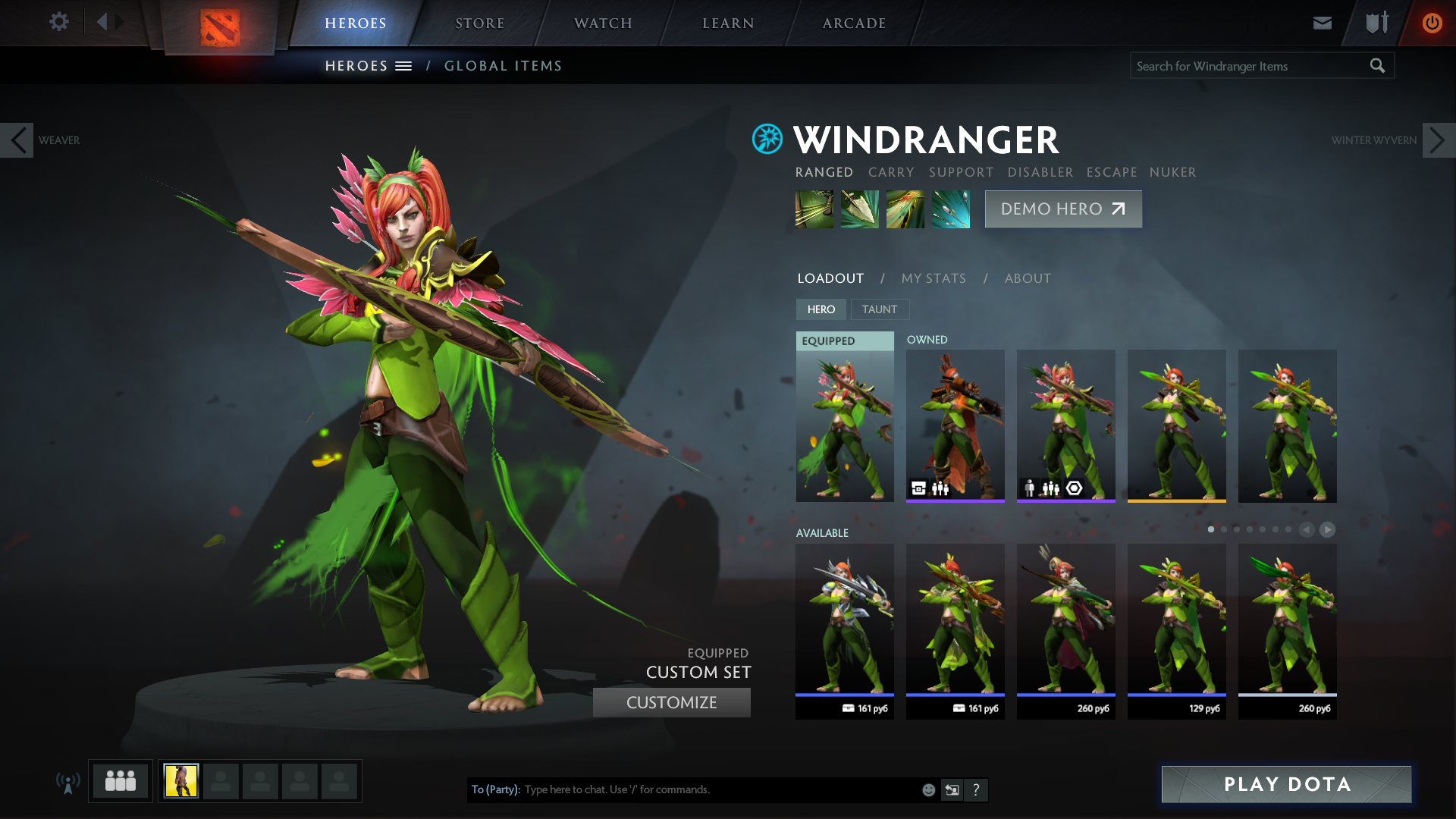Viewport: 1456px width, 819px height.
Task: Switch to the Store tab
Action: point(479,24)
